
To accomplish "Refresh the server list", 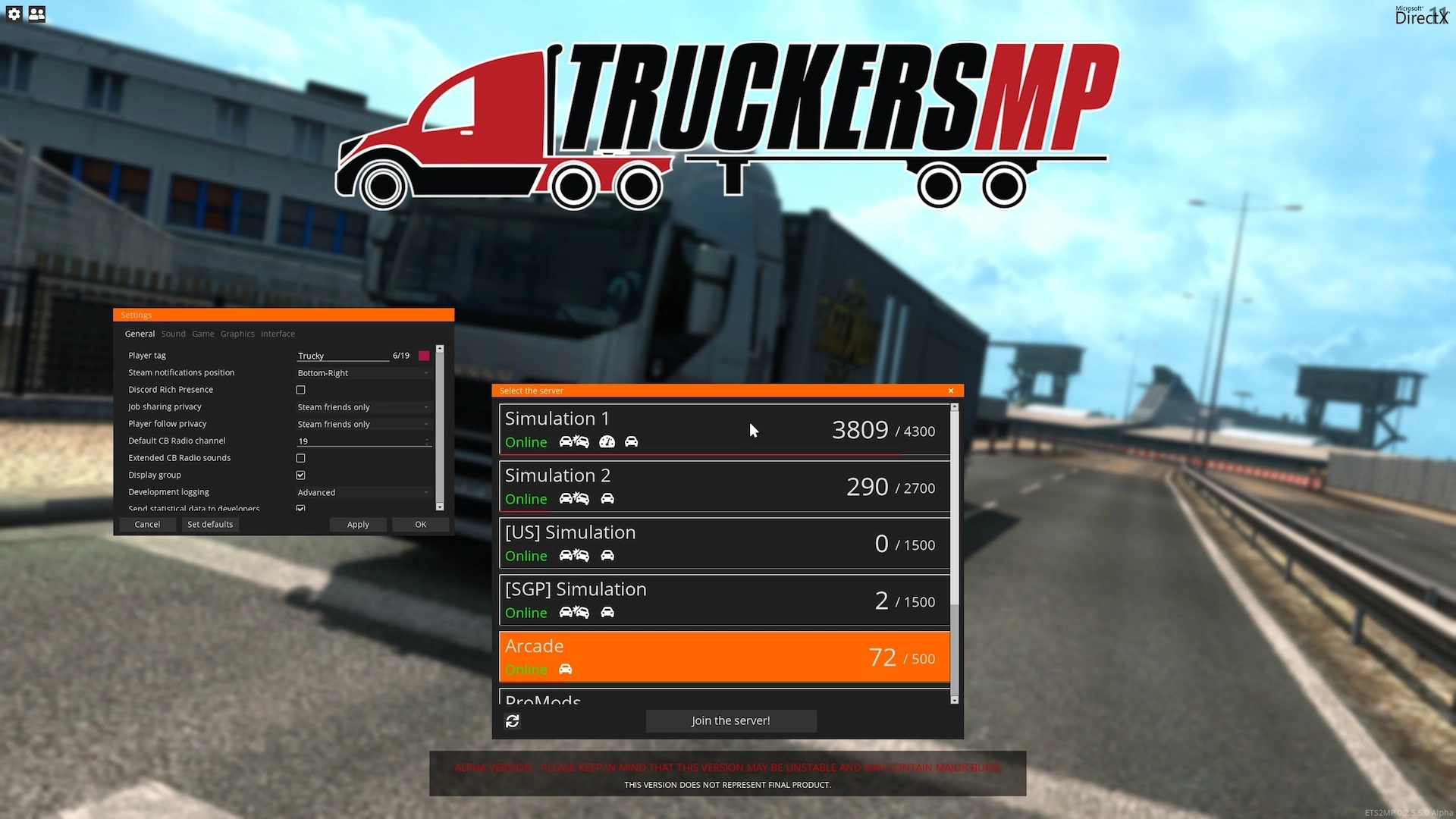I will [513, 721].
